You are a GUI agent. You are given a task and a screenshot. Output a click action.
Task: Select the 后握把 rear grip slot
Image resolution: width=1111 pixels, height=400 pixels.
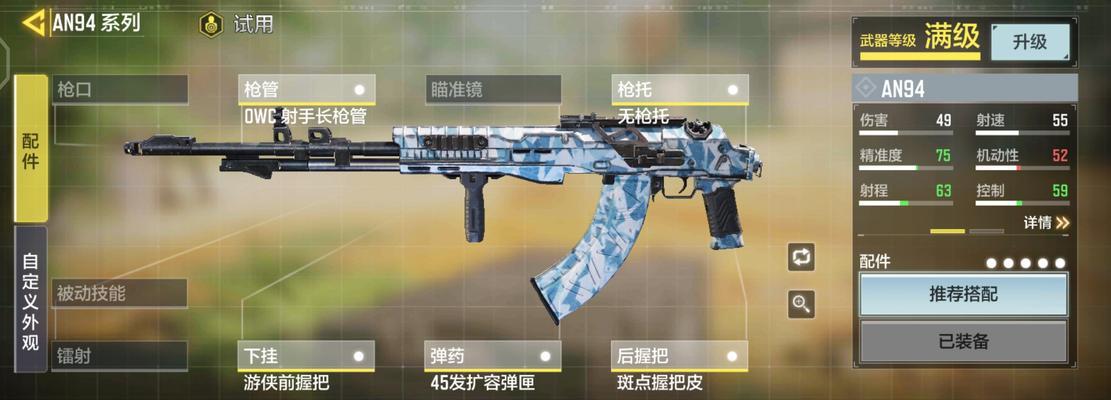(x=680, y=355)
